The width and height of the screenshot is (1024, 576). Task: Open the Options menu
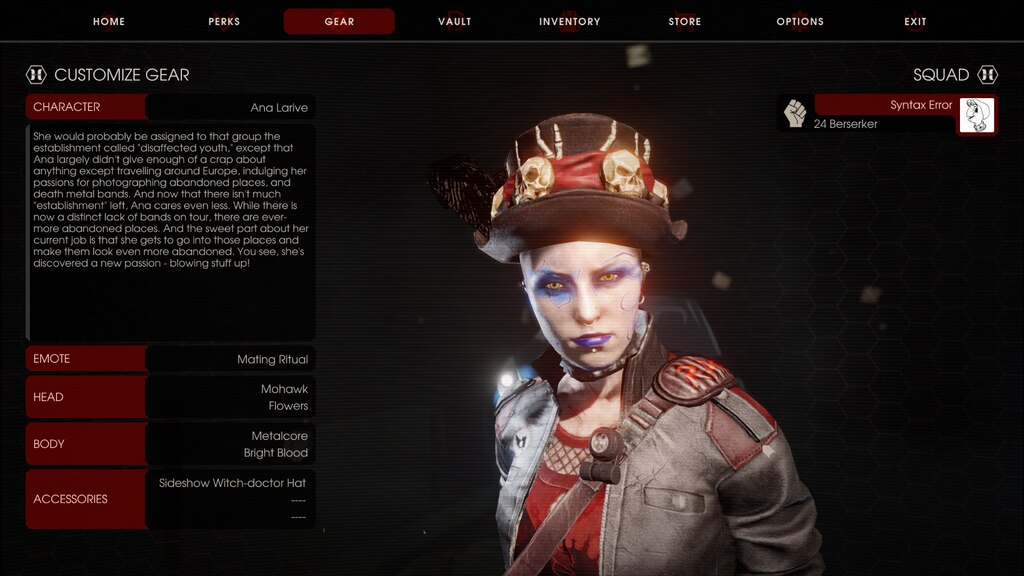coord(800,22)
